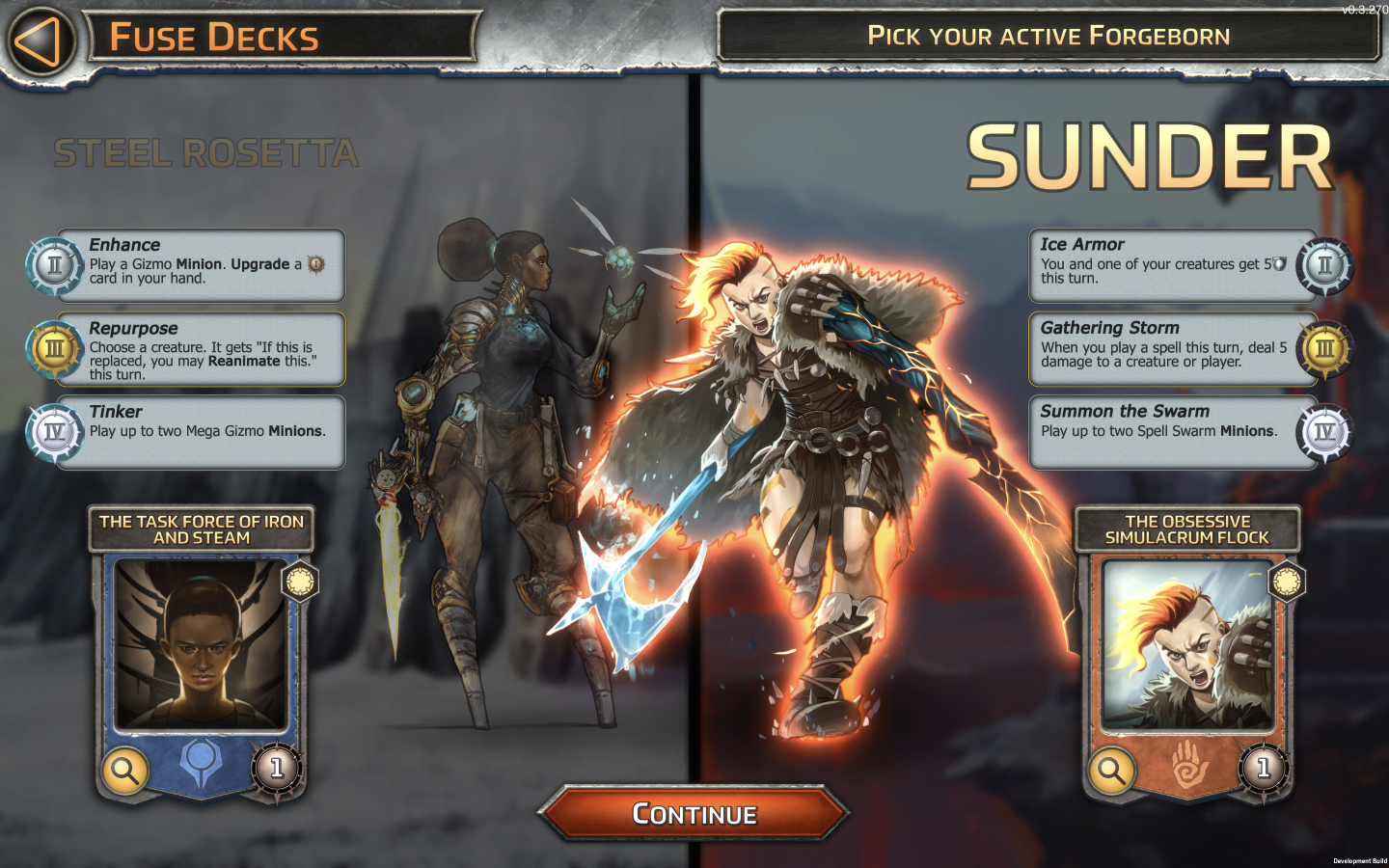This screenshot has width=1389, height=868.
Task: Click the Tier IV medallion beside Tinker
Action: (53, 432)
